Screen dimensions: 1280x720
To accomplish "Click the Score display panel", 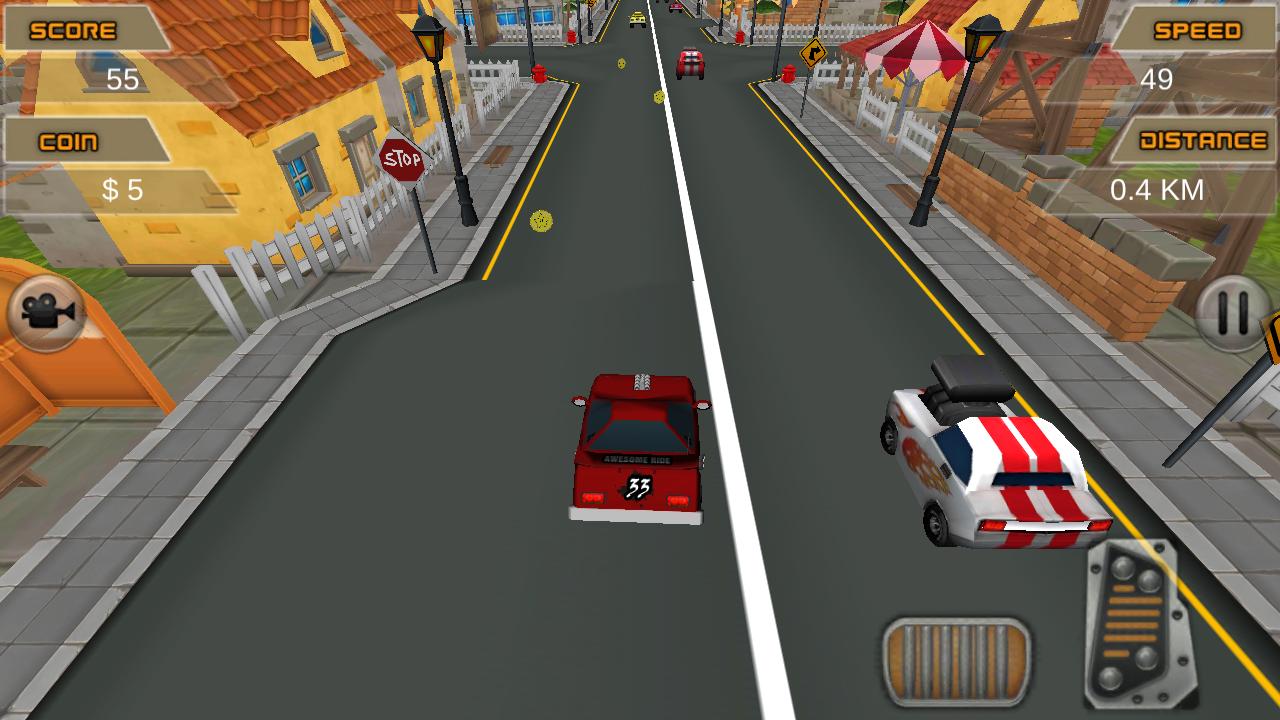I will click(x=73, y=31).
